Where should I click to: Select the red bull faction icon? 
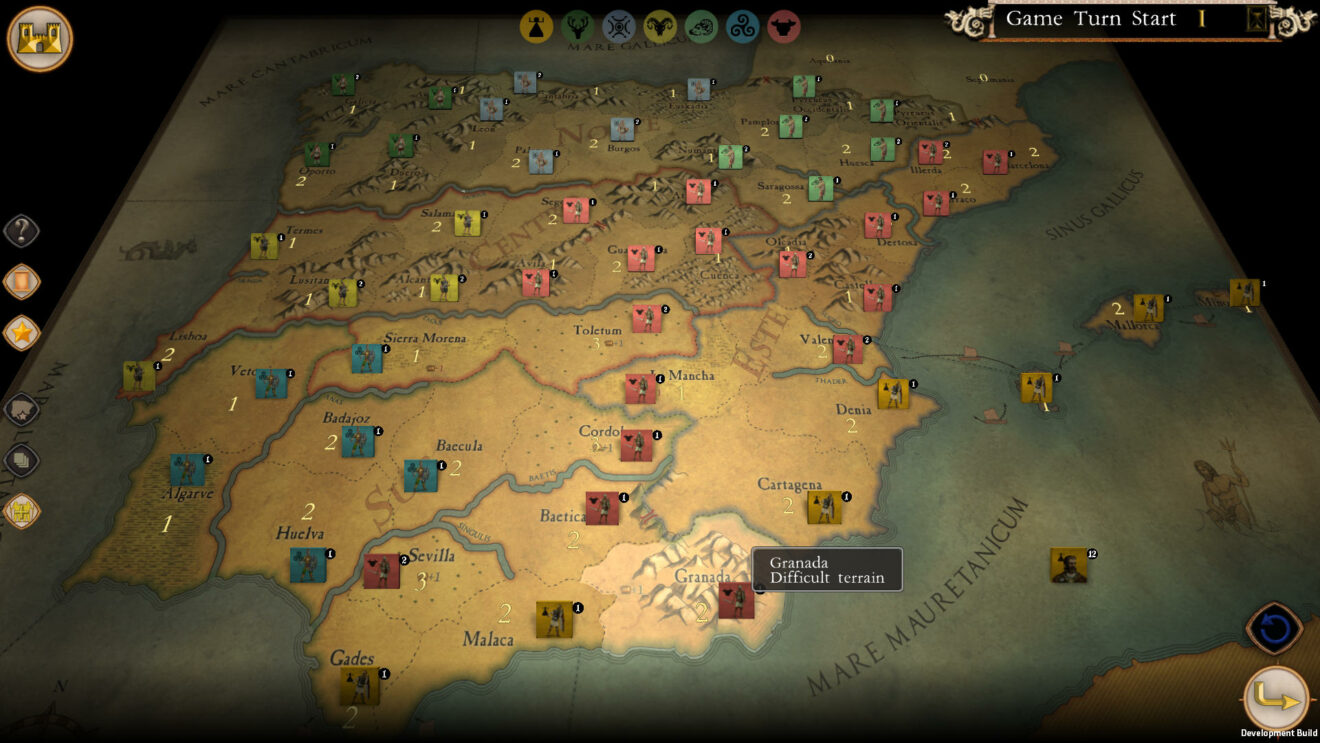click(786, 27)
